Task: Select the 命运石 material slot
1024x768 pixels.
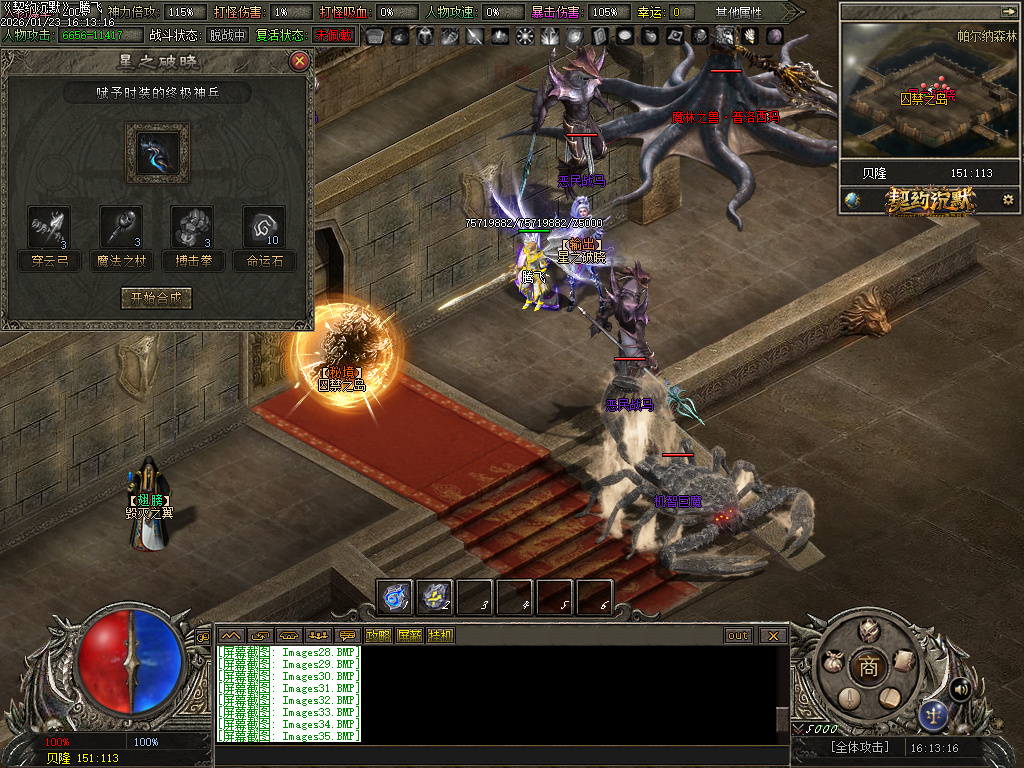Action: coord(264,228)
